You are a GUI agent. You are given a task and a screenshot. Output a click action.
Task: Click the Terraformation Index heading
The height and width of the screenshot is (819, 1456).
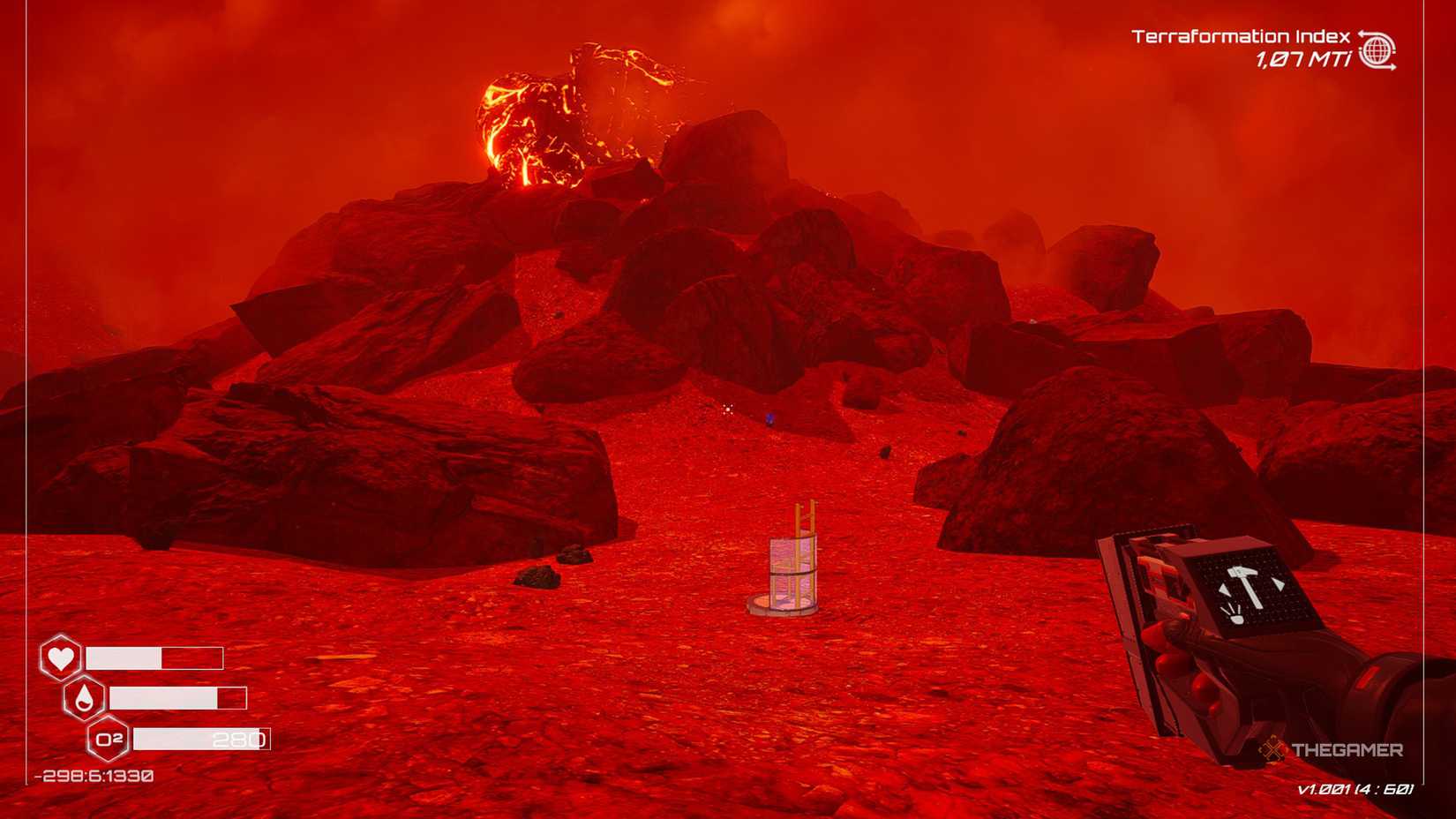pyautogui.click(x=1240, y=37)
